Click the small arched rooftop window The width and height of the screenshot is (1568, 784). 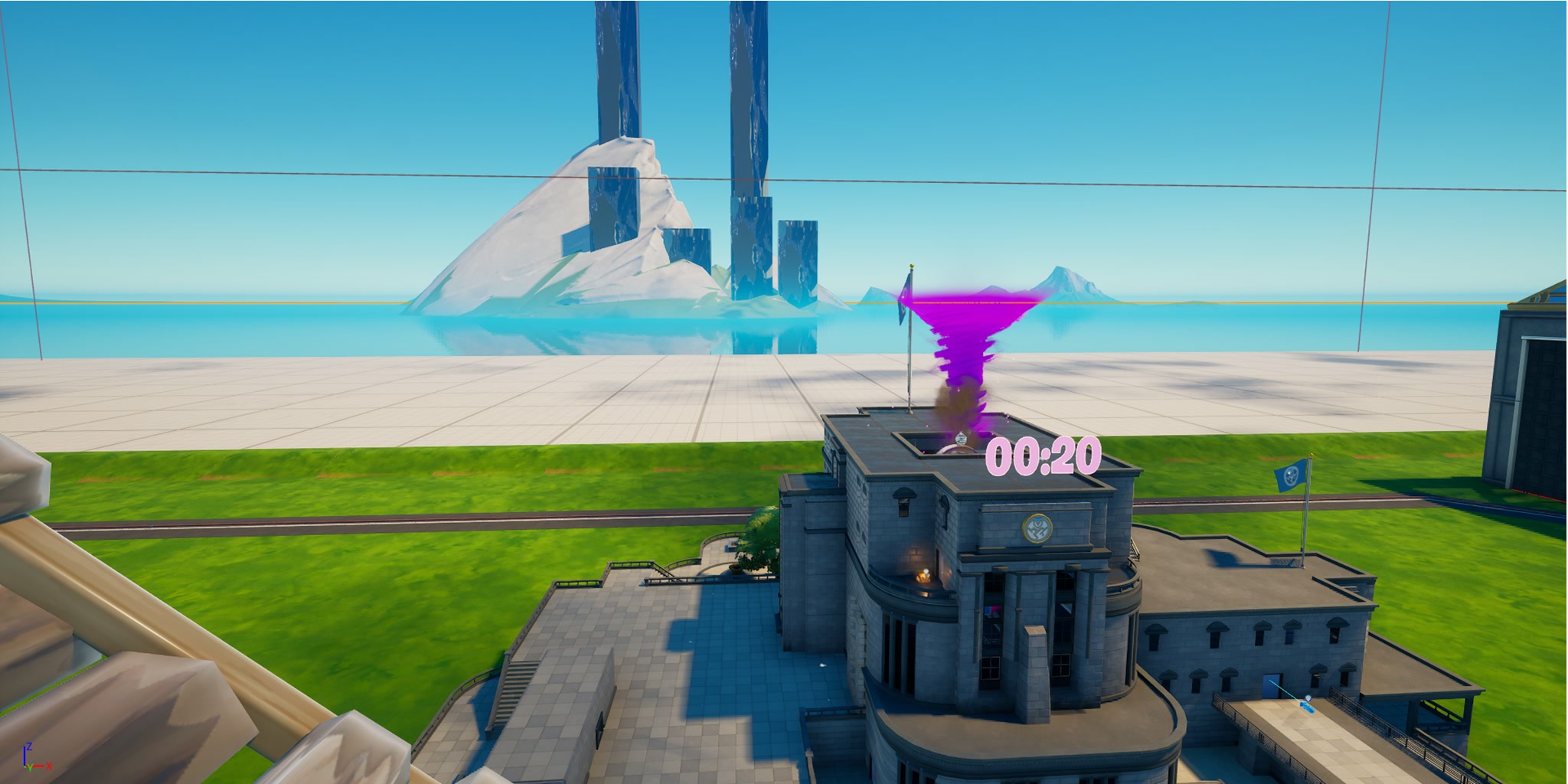click(x=905, y=501)
